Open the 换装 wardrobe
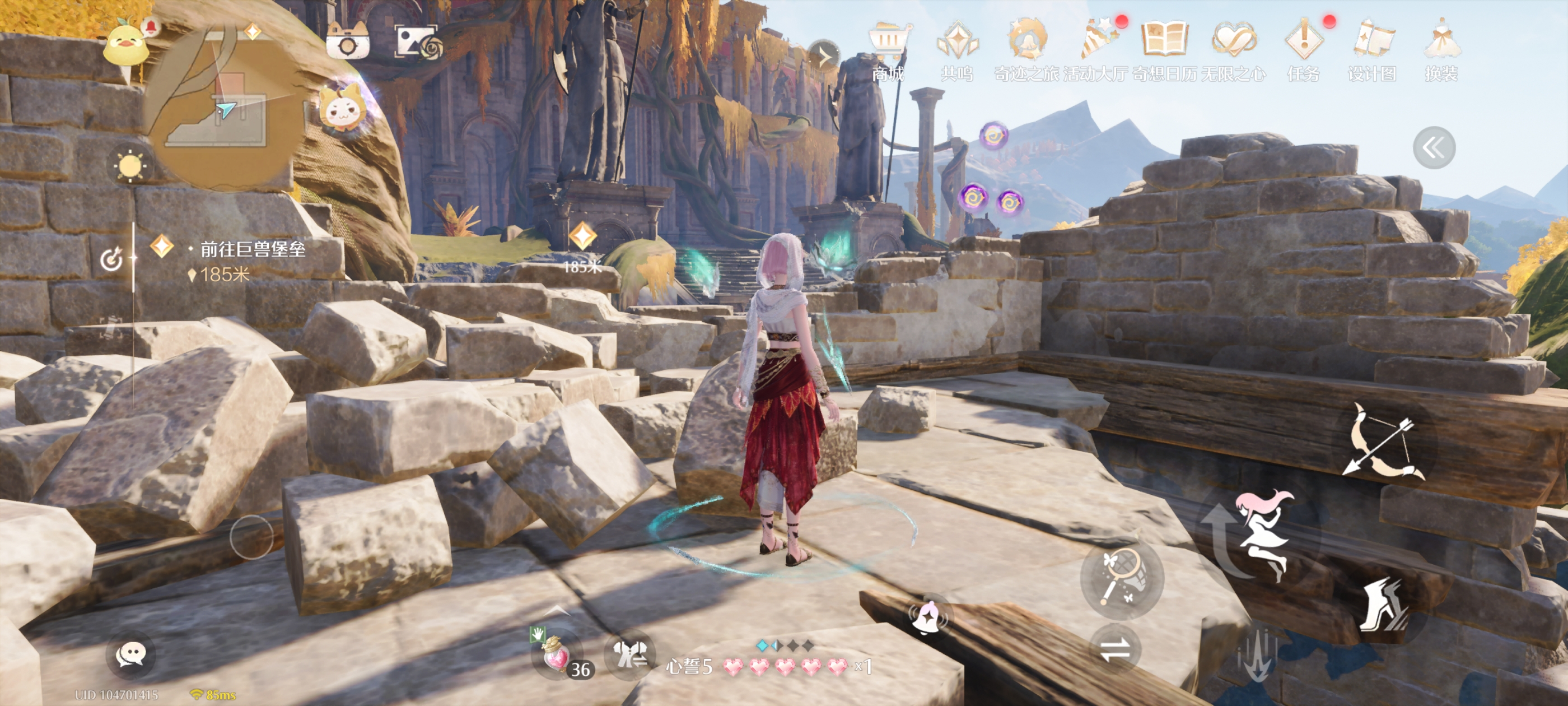The width and height of the screenshot is (1568, 706). coord(1441,49)
